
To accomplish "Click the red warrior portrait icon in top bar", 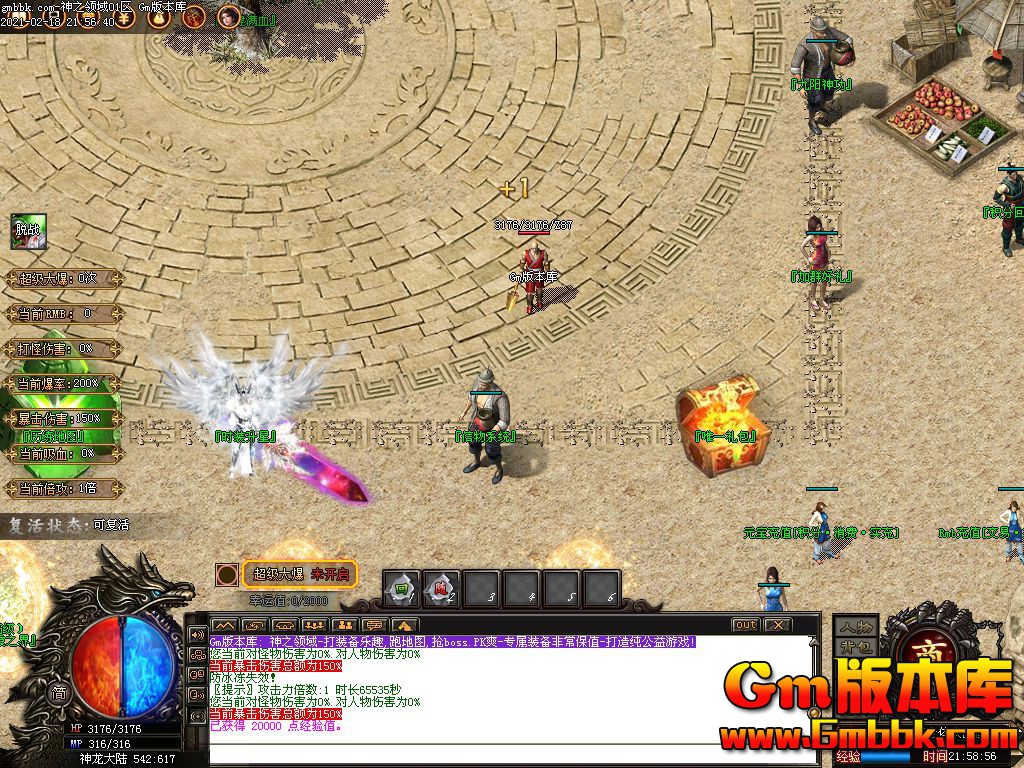I will click(194, 17).
